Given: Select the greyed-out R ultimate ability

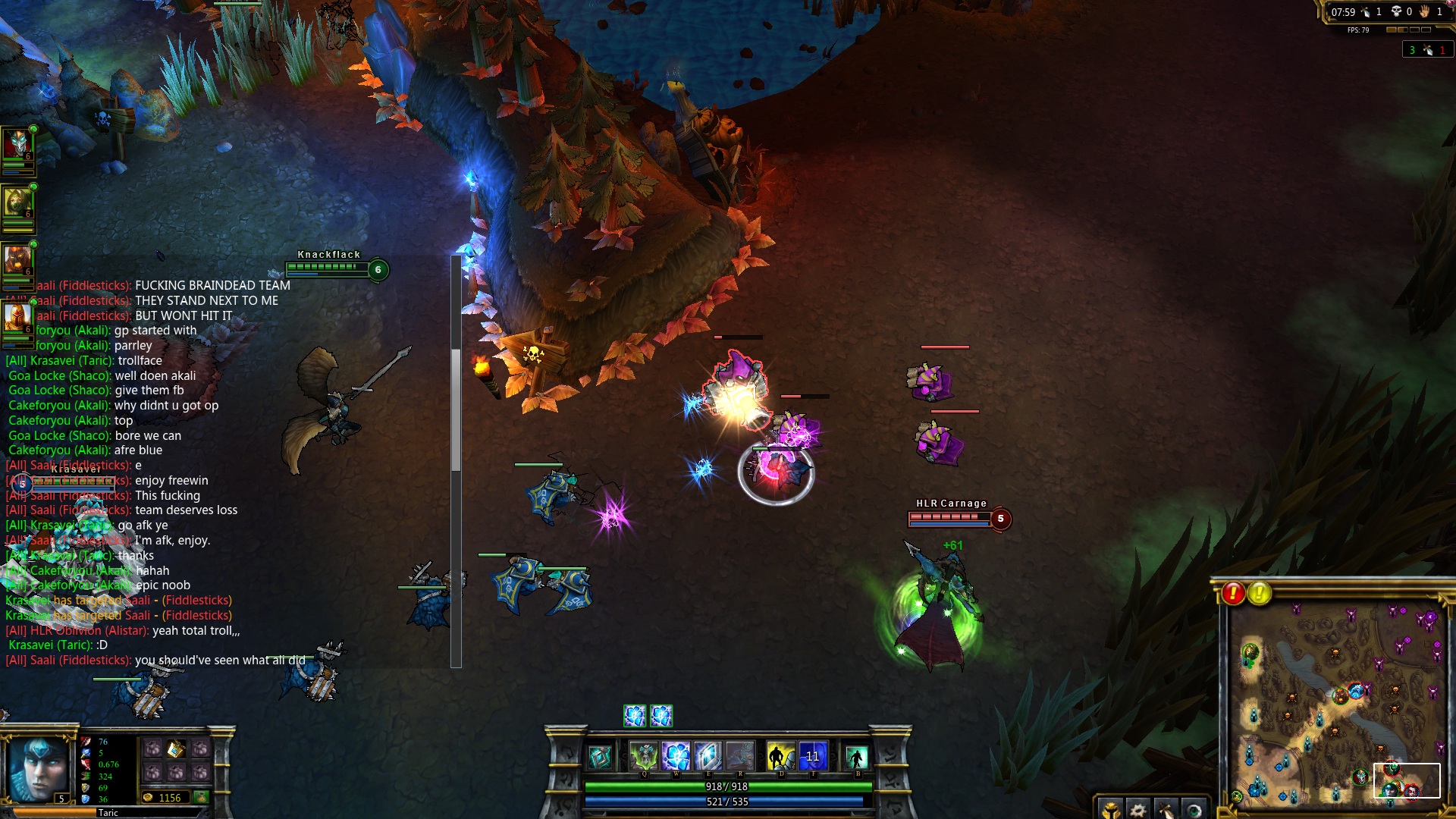Looking at the screenshot, I should click(739, 756).
